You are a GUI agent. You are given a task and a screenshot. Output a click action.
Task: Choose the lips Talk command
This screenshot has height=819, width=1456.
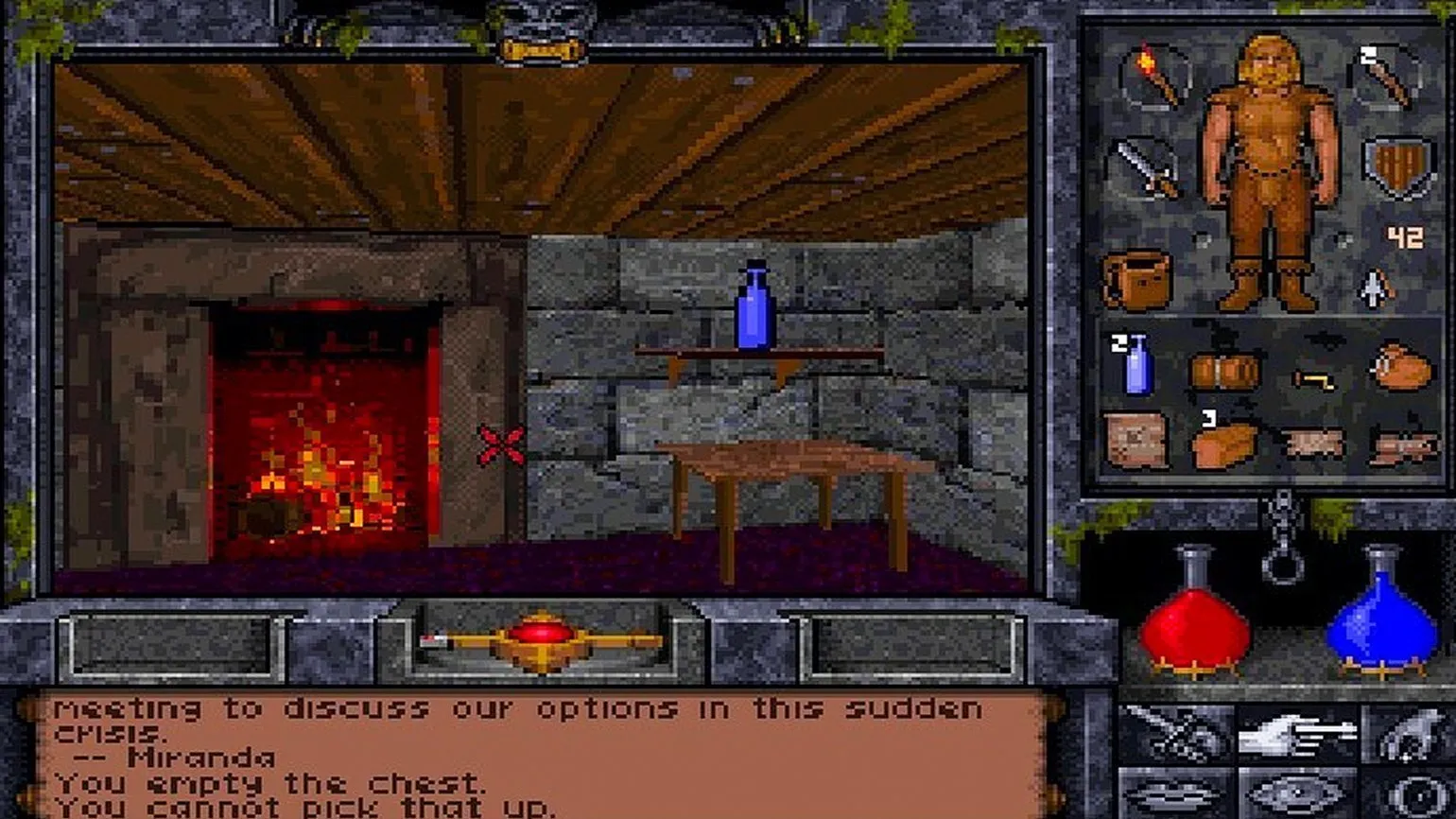[x=1176, y=794]
